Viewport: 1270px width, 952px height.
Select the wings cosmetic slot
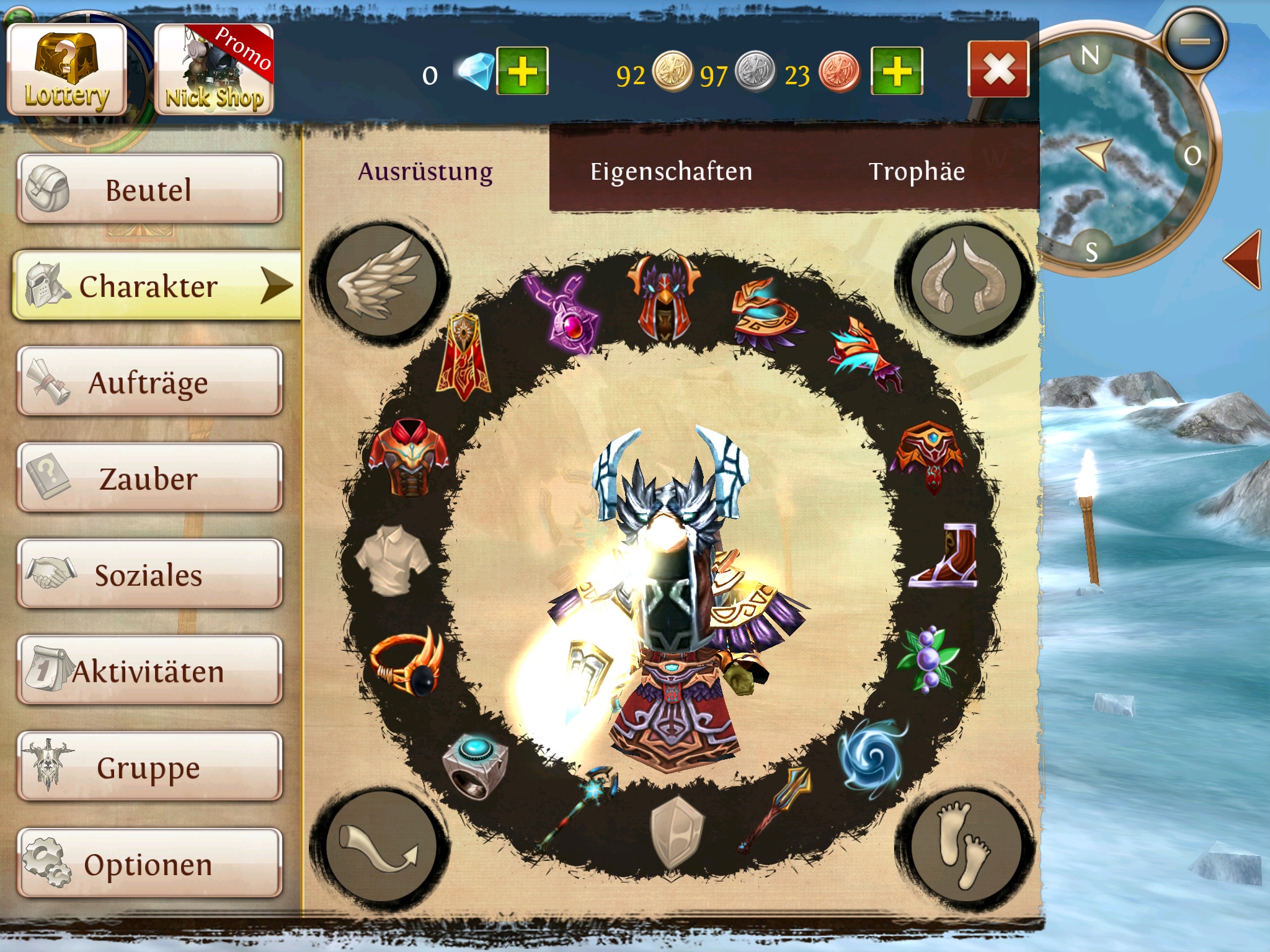pos(380,281)
